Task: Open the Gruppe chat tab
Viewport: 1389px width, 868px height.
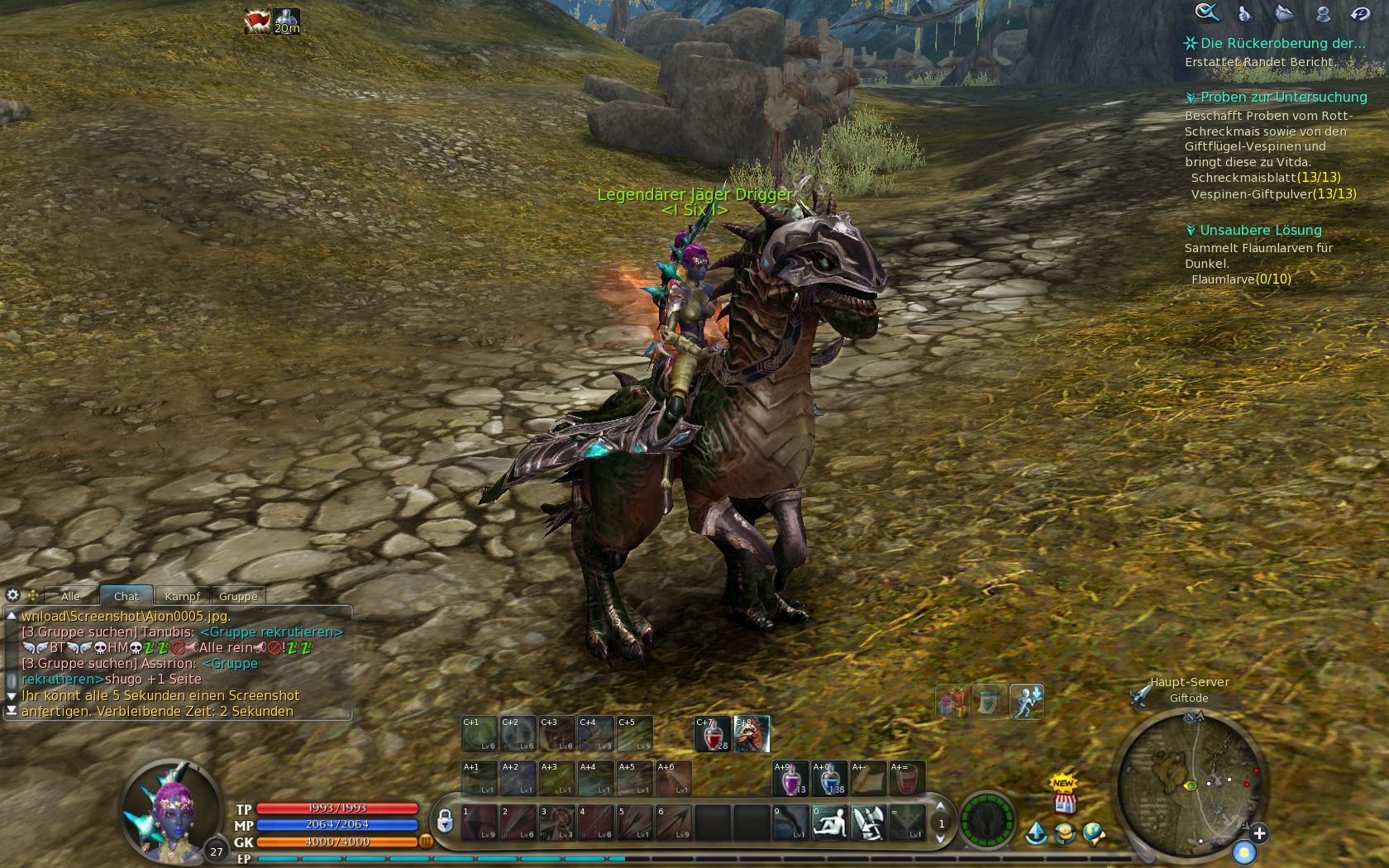Action: coord(238,596)
